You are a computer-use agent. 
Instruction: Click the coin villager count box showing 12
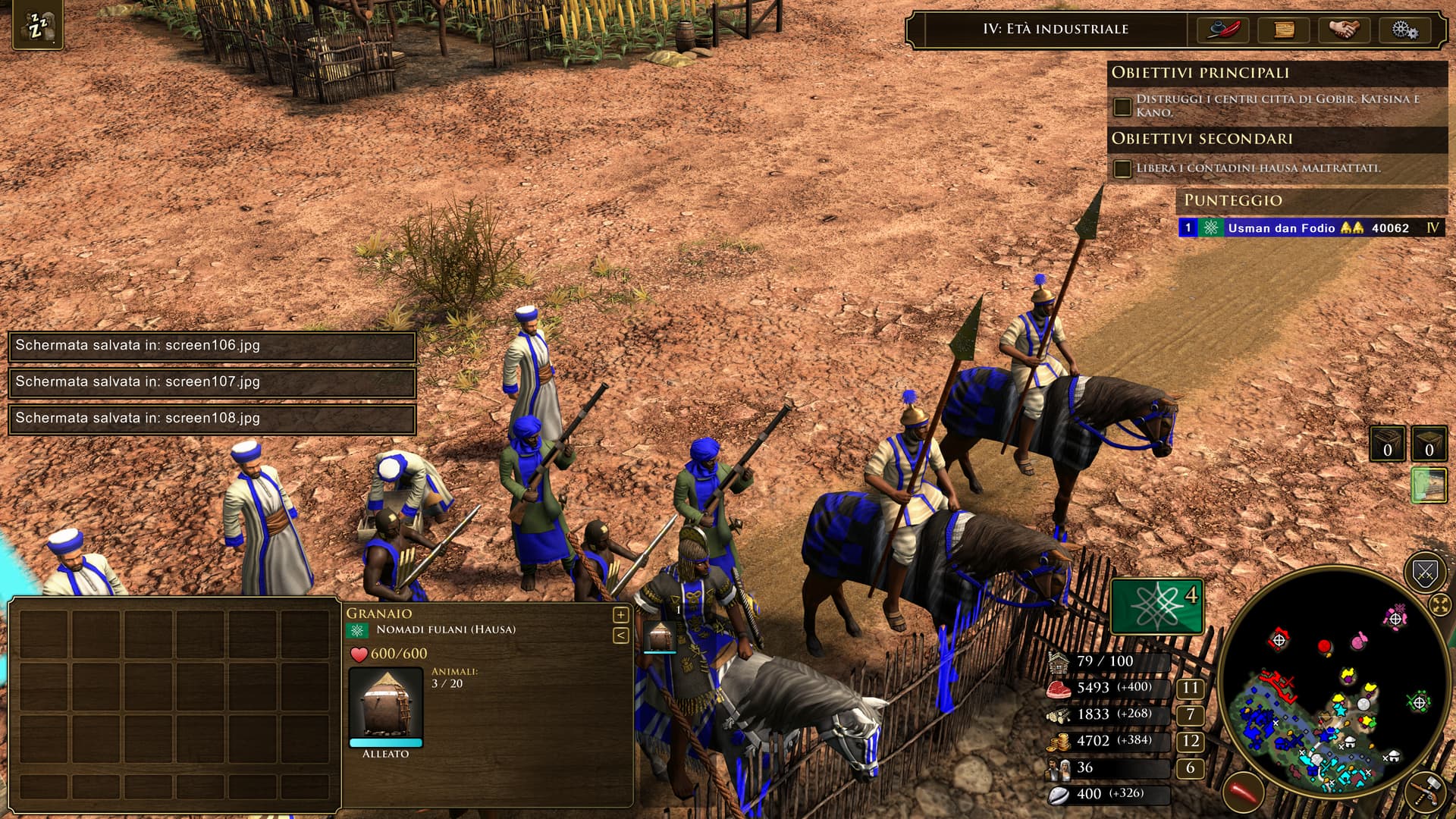tap(1190, 741)
